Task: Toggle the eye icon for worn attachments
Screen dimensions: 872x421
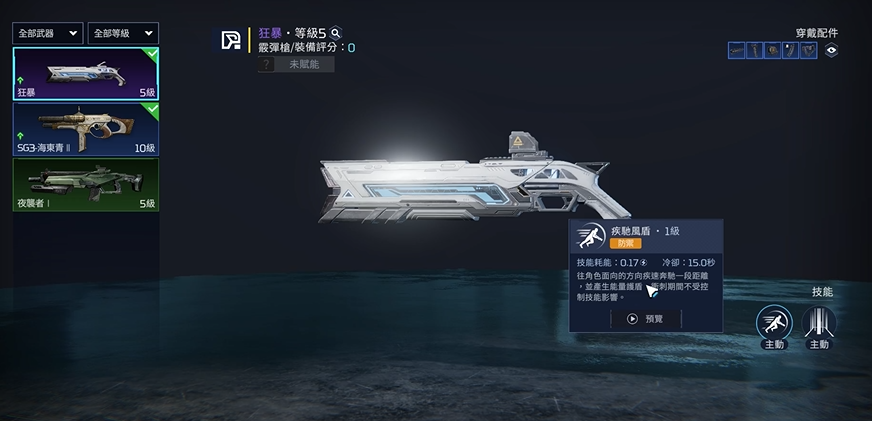Action: pos(831,50)
